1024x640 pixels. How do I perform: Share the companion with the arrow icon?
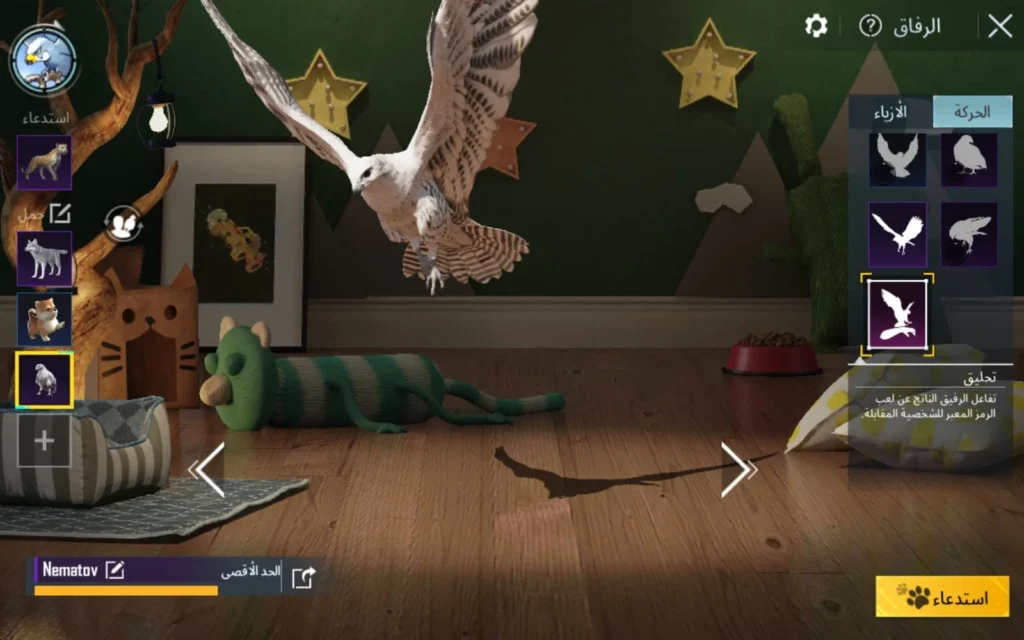click(x=302, y=576)
